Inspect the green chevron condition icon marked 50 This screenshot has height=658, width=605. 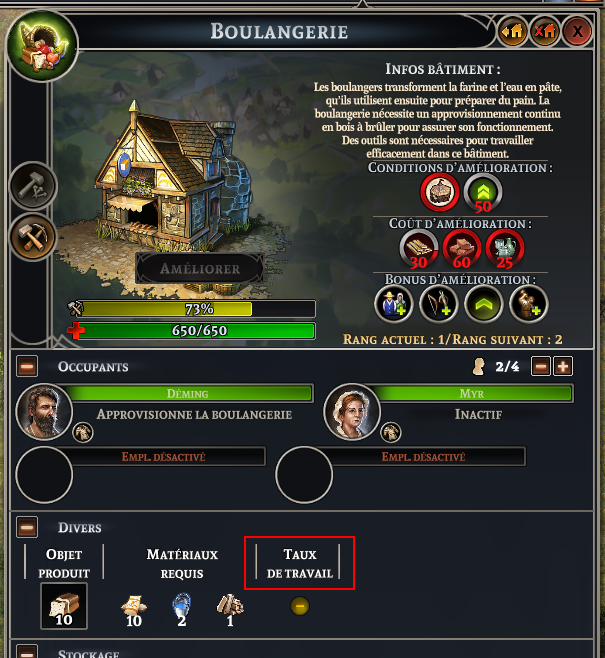point(483,191)
